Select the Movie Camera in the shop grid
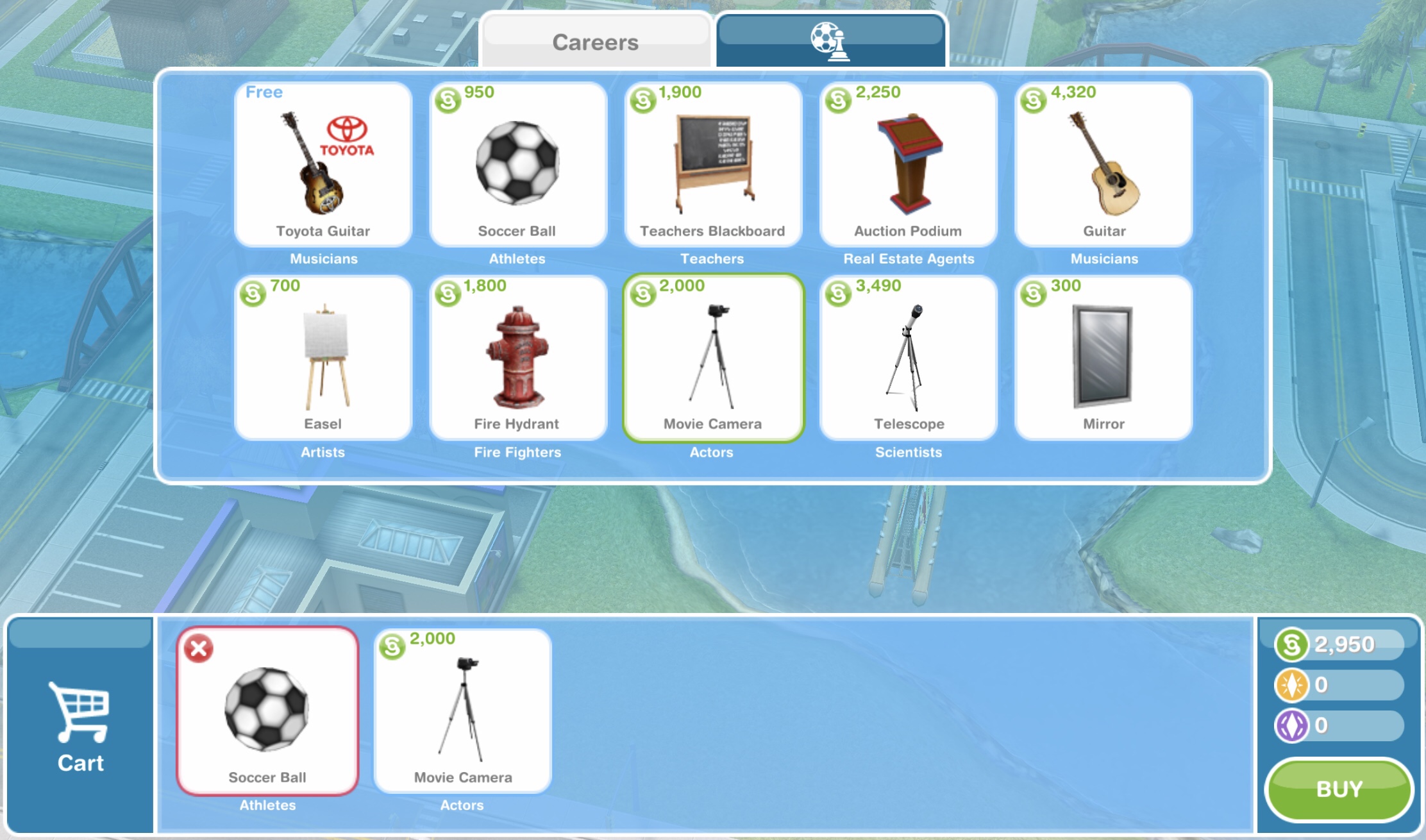Viewport: 1426px width, 840px height. pos(712,358)
